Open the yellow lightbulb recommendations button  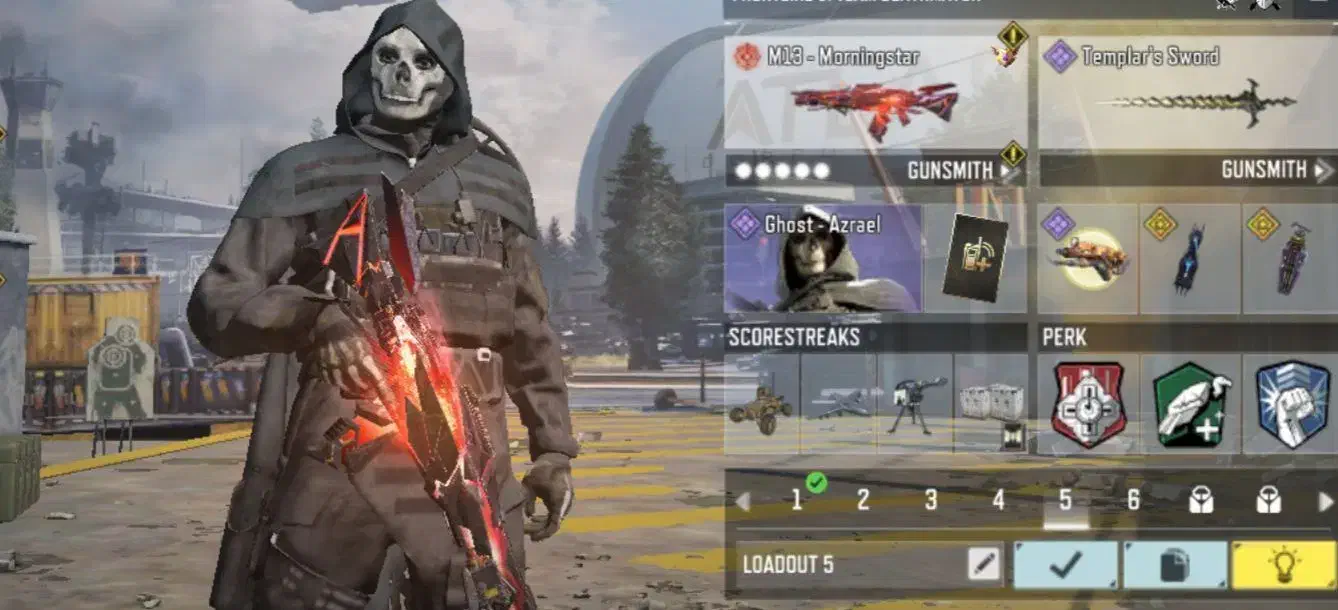coord(1283,565)
